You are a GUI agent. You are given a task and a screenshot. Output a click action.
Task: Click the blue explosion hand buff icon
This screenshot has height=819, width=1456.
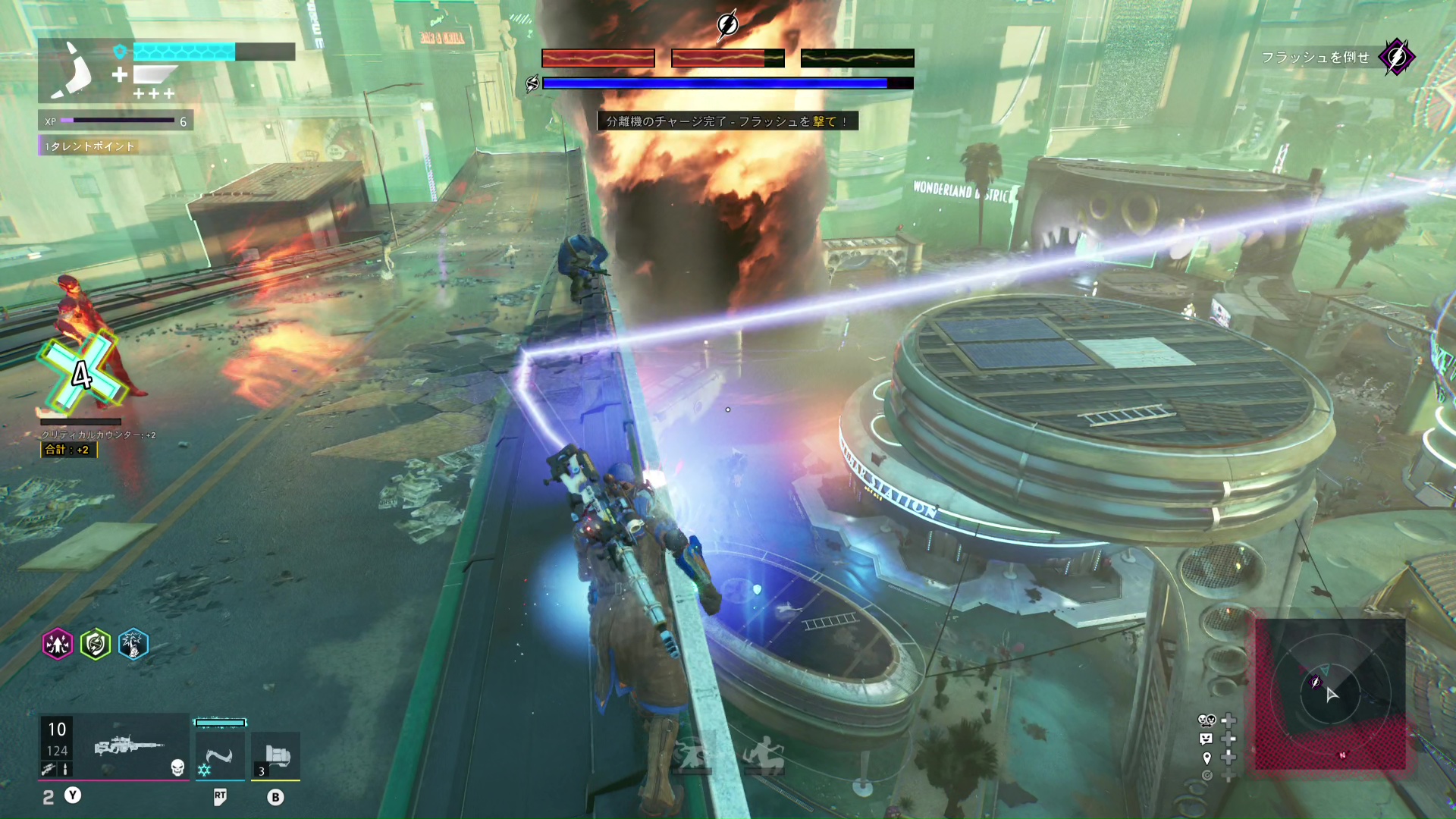coord(133,645)
